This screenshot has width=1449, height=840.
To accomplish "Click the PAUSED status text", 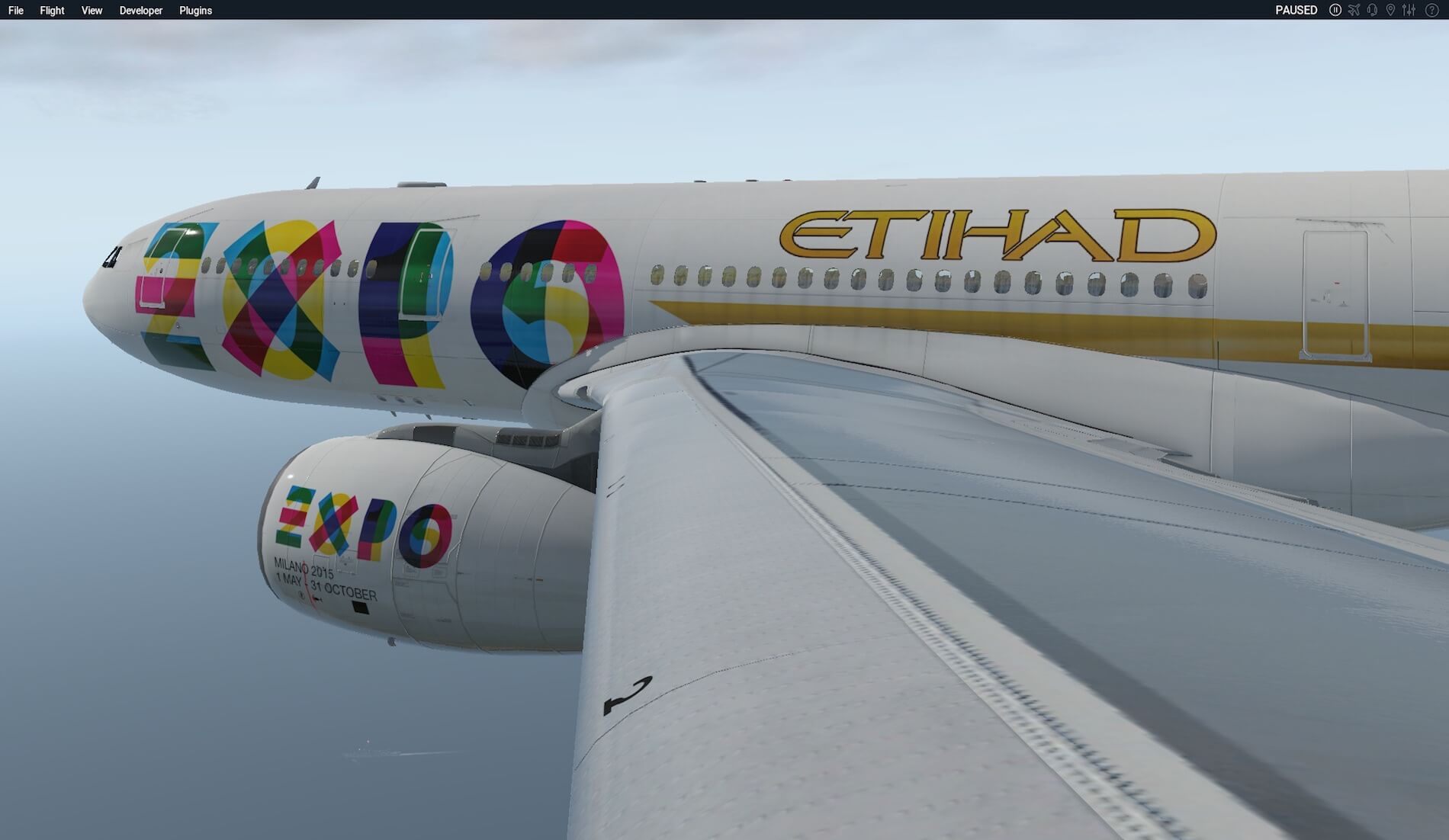I will [1295, 10].
